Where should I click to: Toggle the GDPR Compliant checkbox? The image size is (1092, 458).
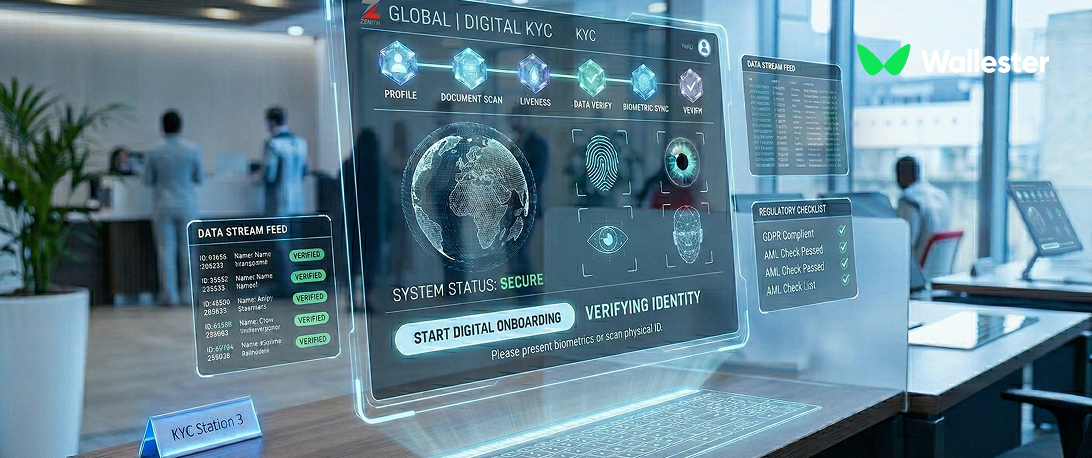pos(842,231)
